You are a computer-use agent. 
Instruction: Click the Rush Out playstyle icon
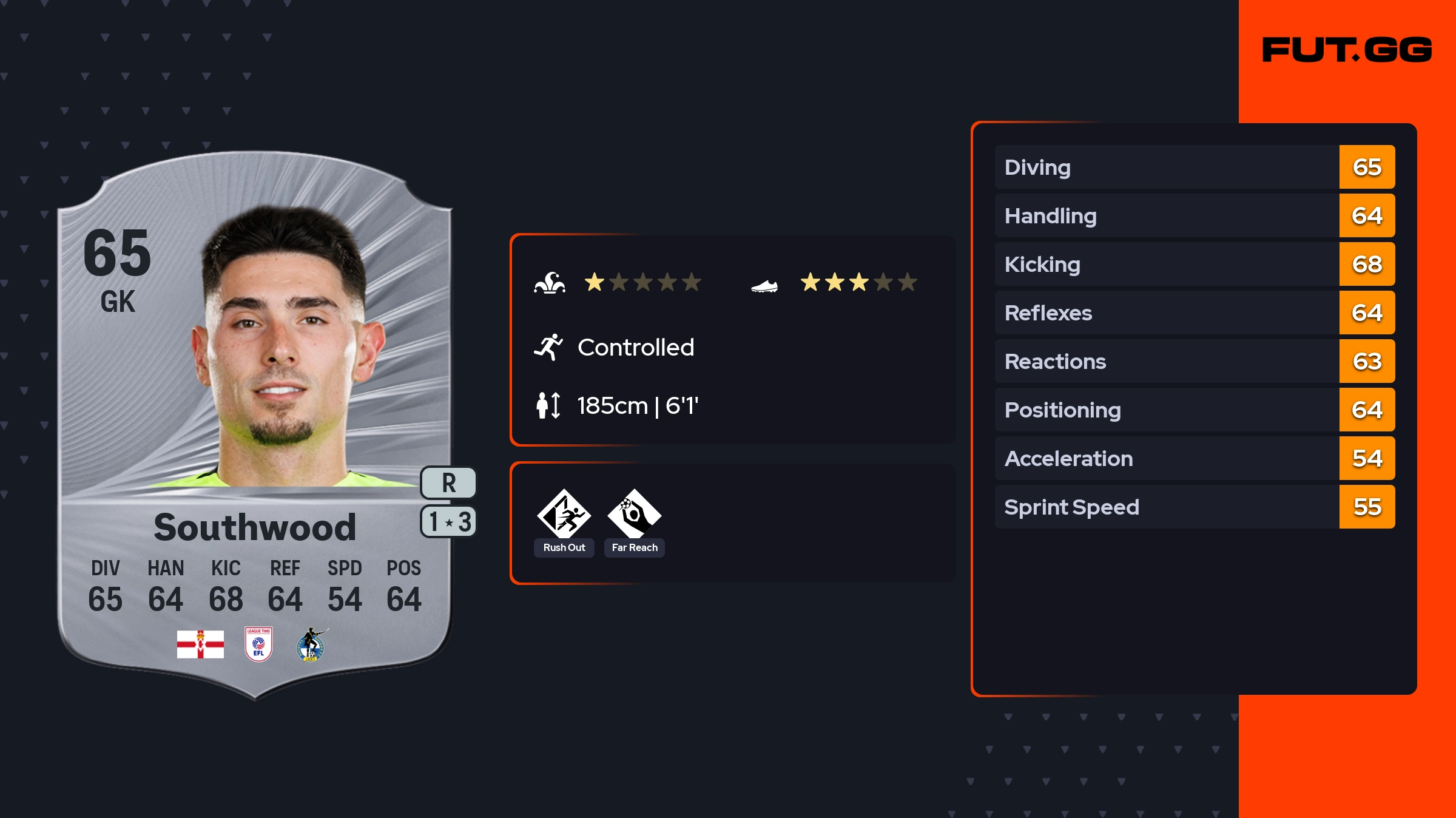pyautogui.click(x=564, y=514)
